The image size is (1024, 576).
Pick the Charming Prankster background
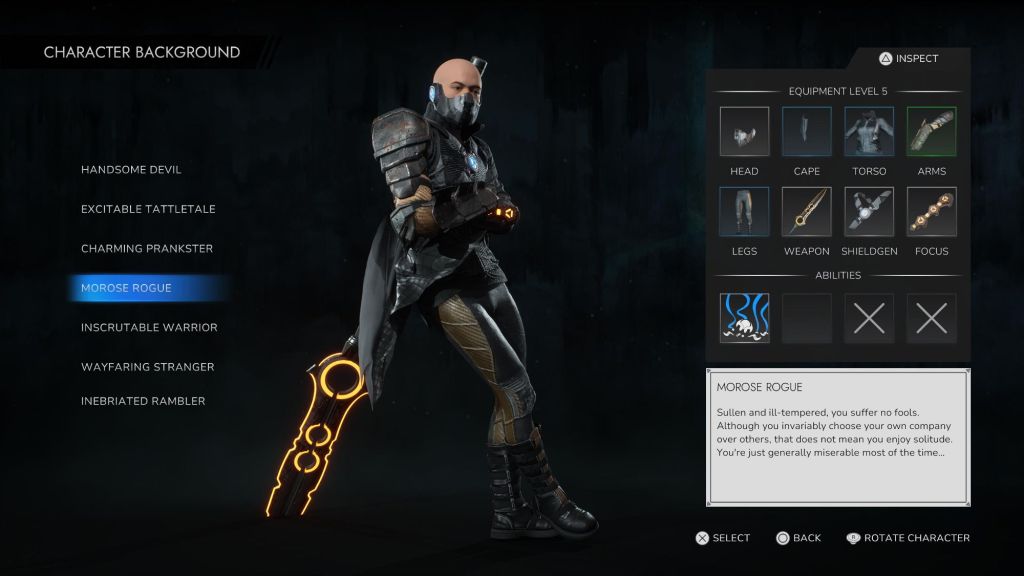pos(147,248)
